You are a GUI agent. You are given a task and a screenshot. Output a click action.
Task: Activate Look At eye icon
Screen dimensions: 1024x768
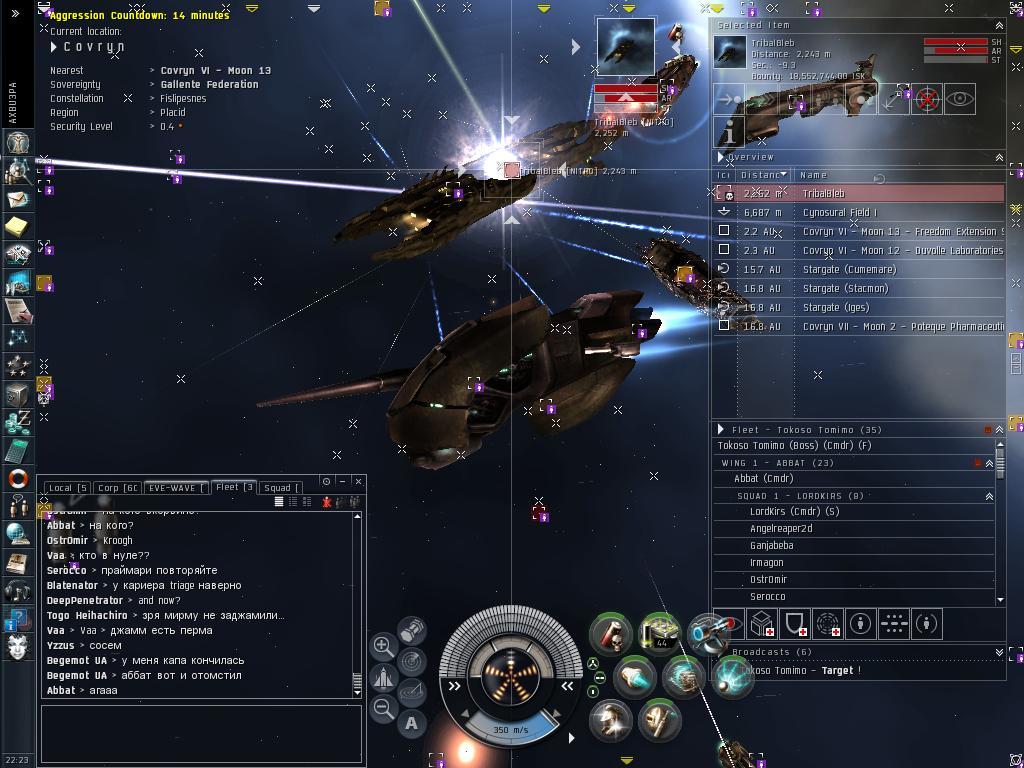pyautogui.click(x=959, y=99)
